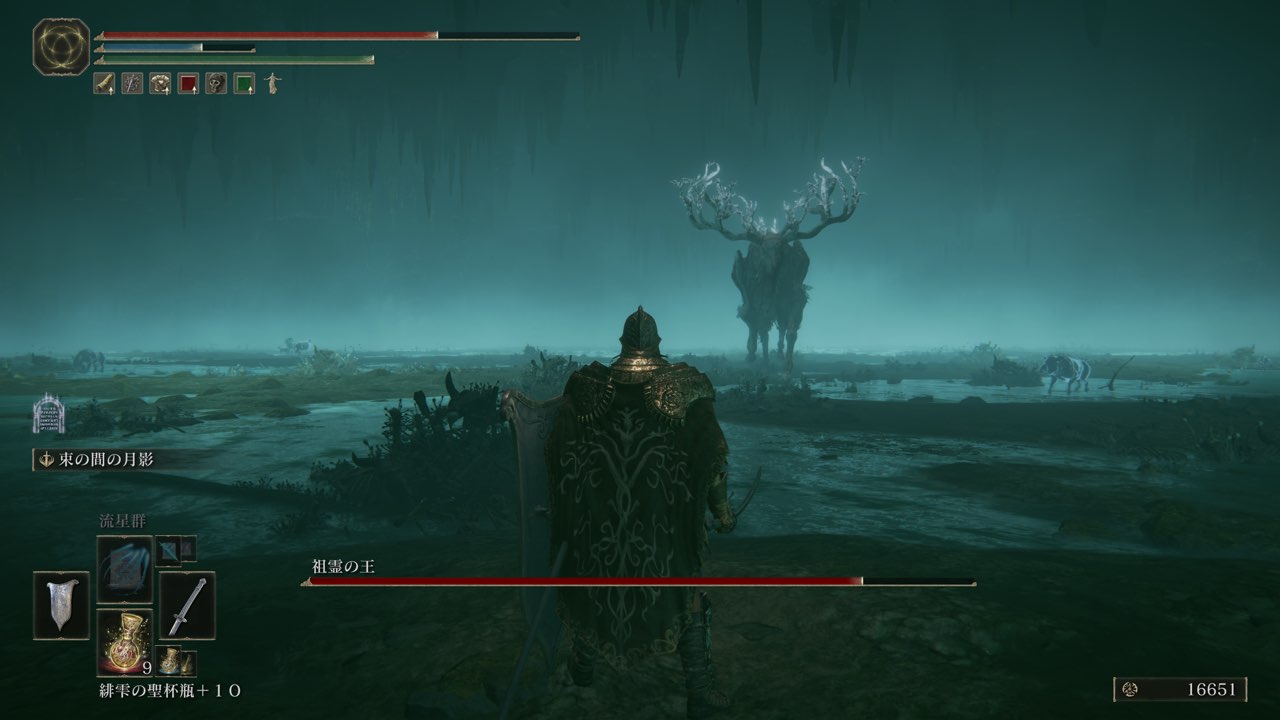Choose the sword in the right-hand slot
The image size is (1280, 720).
tap(187, 605)
